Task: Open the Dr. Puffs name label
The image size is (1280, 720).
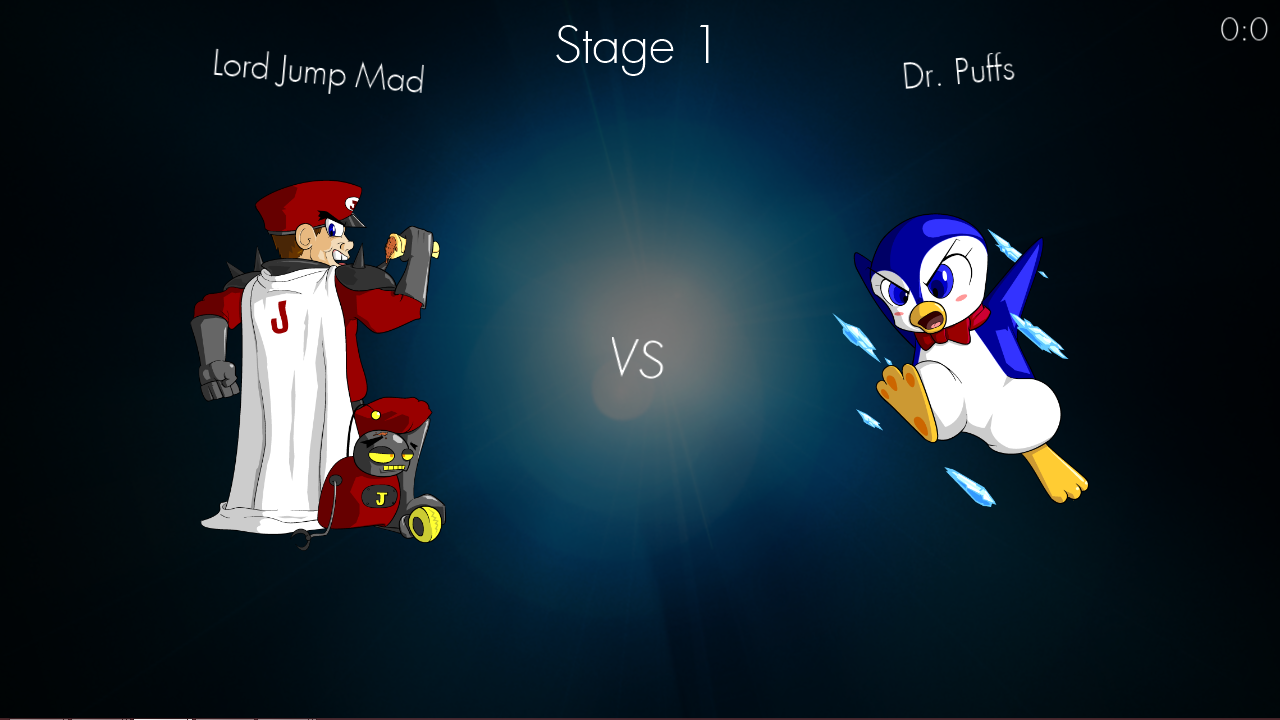Action: (958, 70)
